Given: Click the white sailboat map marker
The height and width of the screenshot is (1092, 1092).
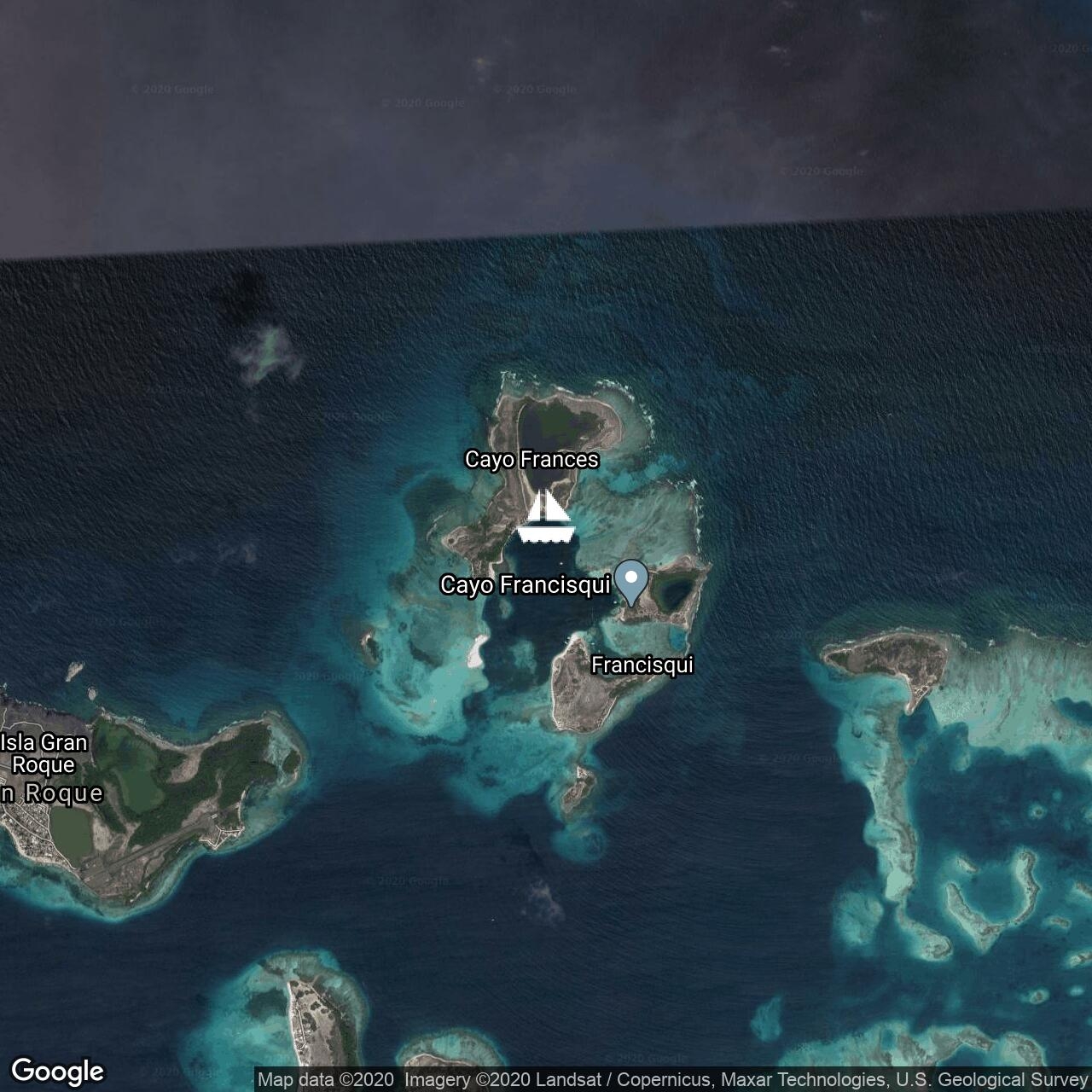Looking at the screenshot, I should [546, 518].
